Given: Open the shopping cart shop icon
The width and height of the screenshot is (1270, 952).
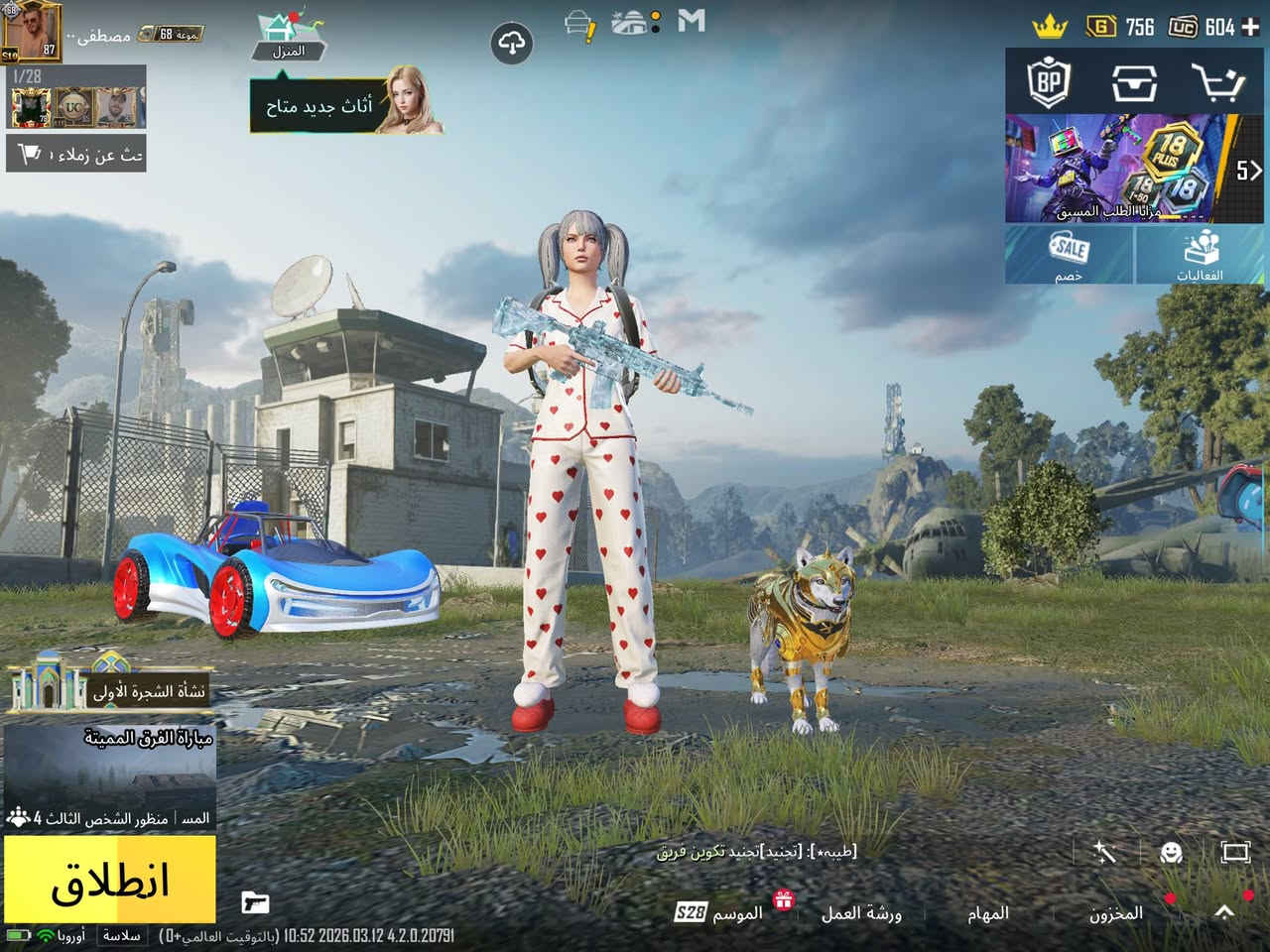Looking at the screenshot, I should click(1216, 83).
